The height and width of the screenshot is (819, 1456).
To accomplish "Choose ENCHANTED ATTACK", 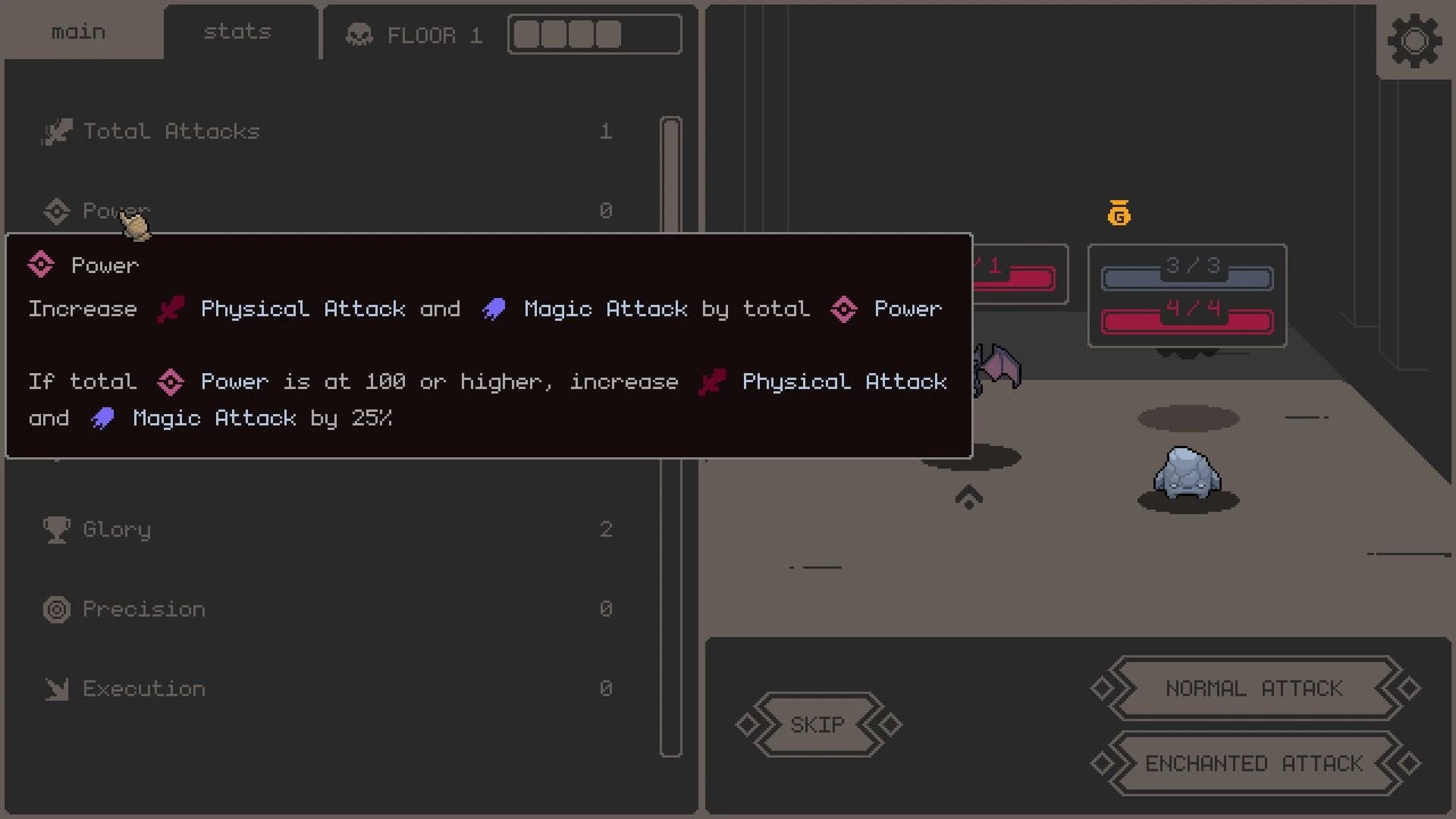I will pyautogui.click(x=1253, y=764).
